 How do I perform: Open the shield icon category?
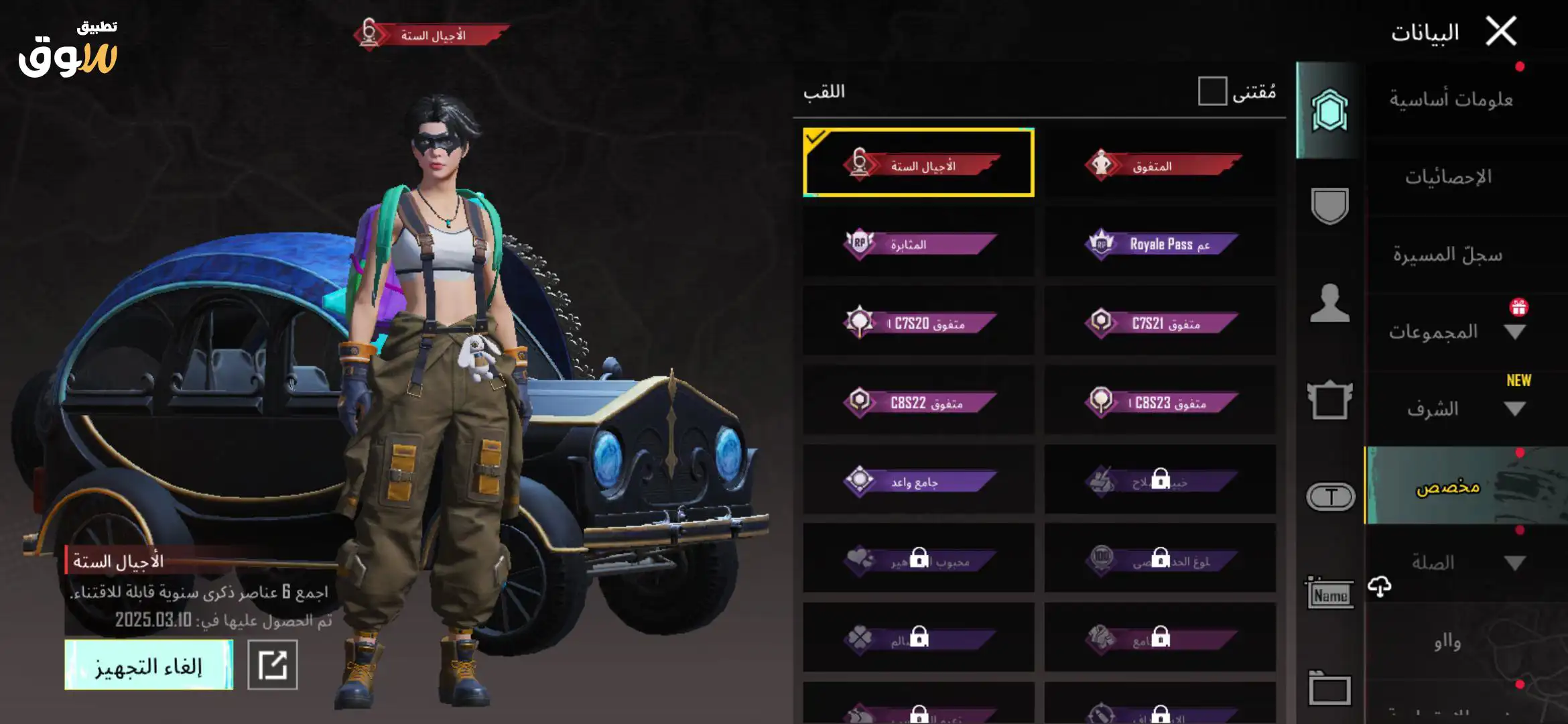click(x=1329, y=206)
